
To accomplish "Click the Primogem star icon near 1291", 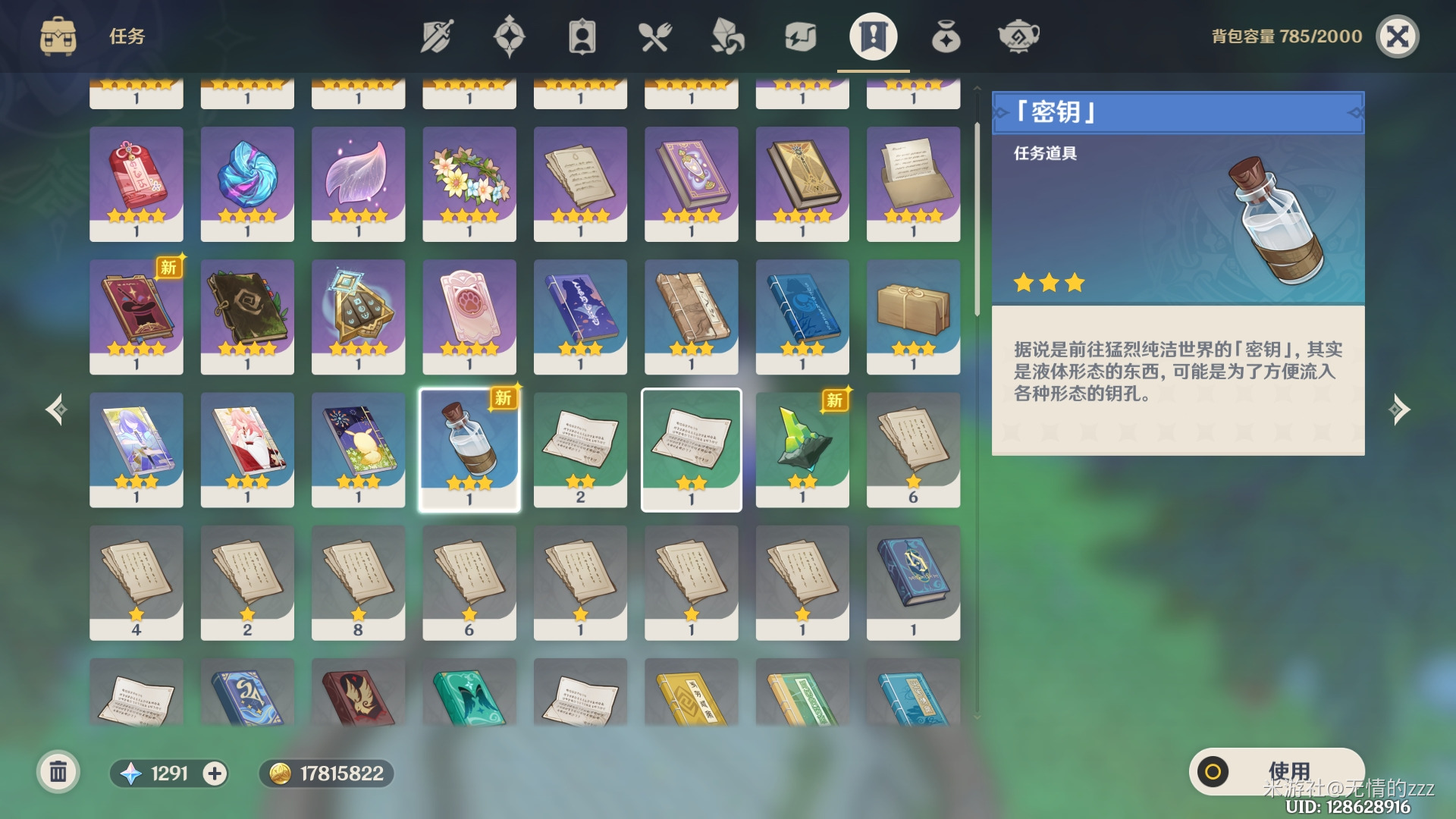I will 130,773.
